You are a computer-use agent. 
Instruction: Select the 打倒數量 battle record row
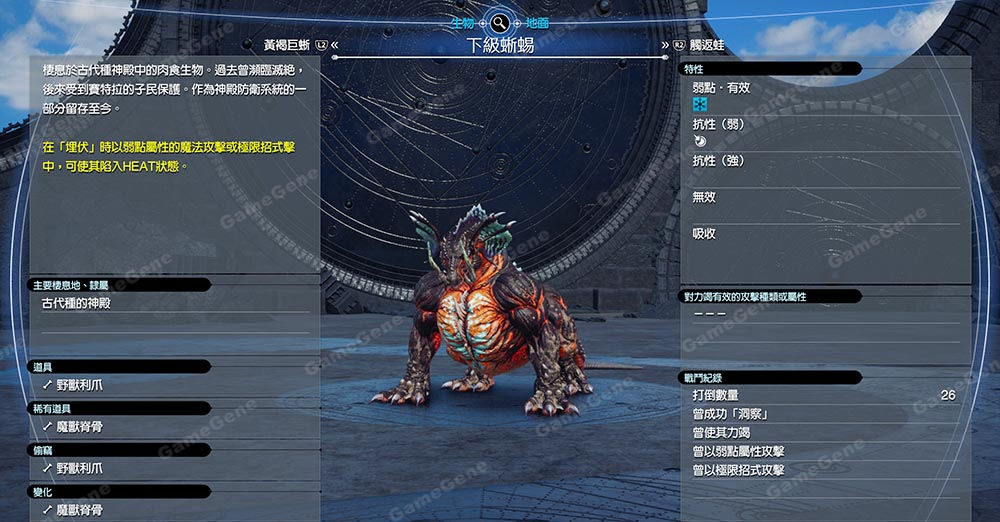(824, 395)
